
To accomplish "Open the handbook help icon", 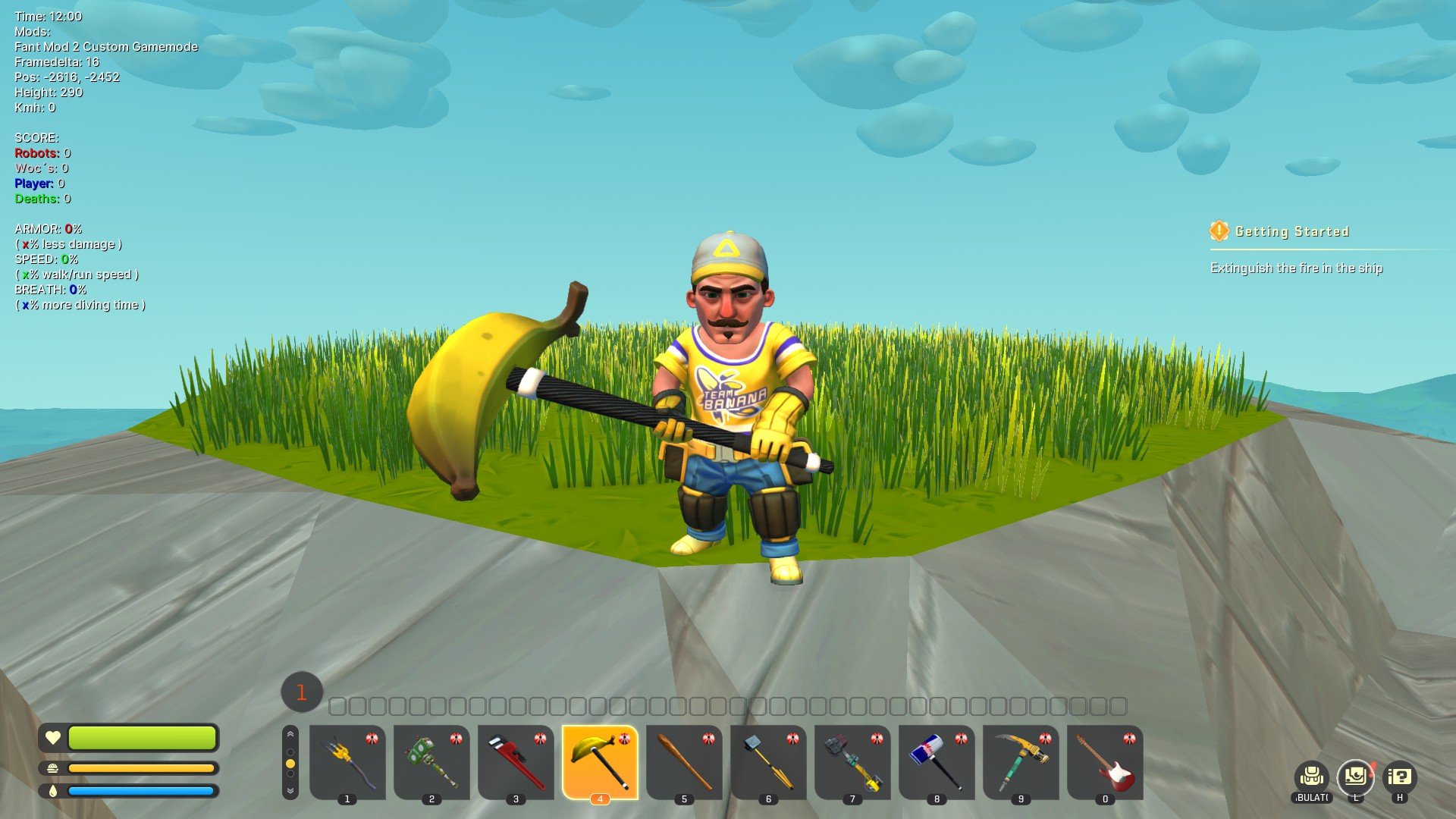I will 1400,777.
